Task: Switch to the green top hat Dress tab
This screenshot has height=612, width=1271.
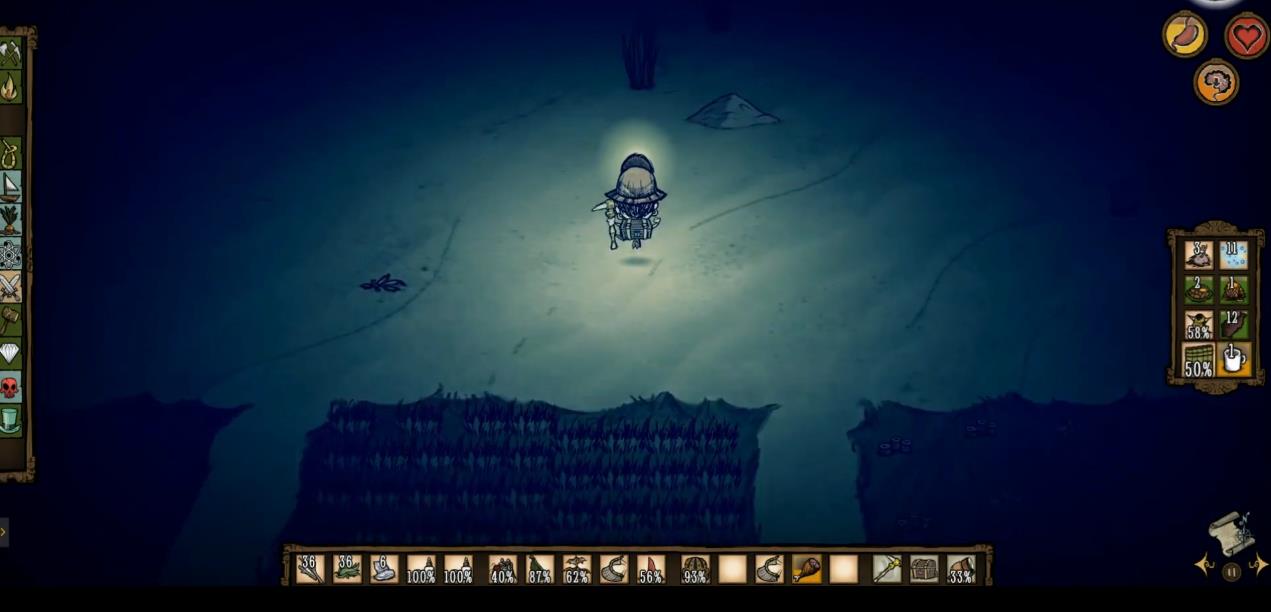Action: coord(10,420)
